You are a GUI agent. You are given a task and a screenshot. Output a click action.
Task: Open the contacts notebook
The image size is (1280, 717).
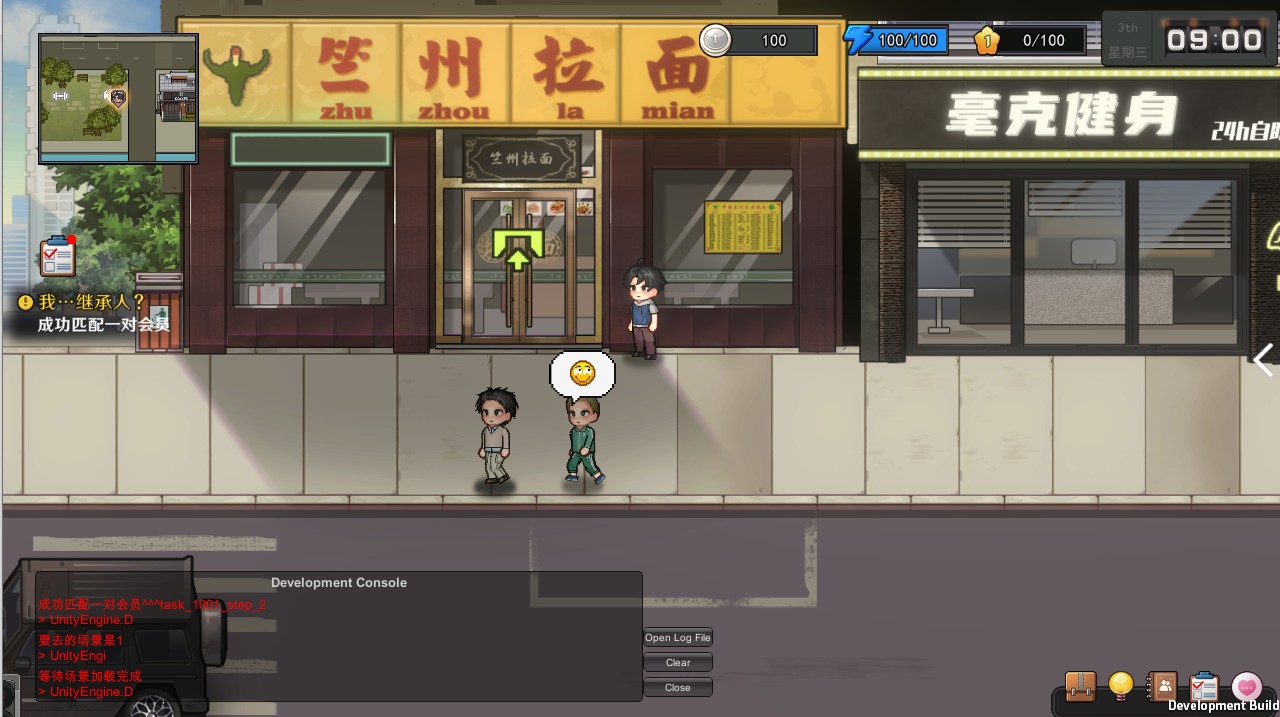pyautogui.click(x=1163, y=686)
